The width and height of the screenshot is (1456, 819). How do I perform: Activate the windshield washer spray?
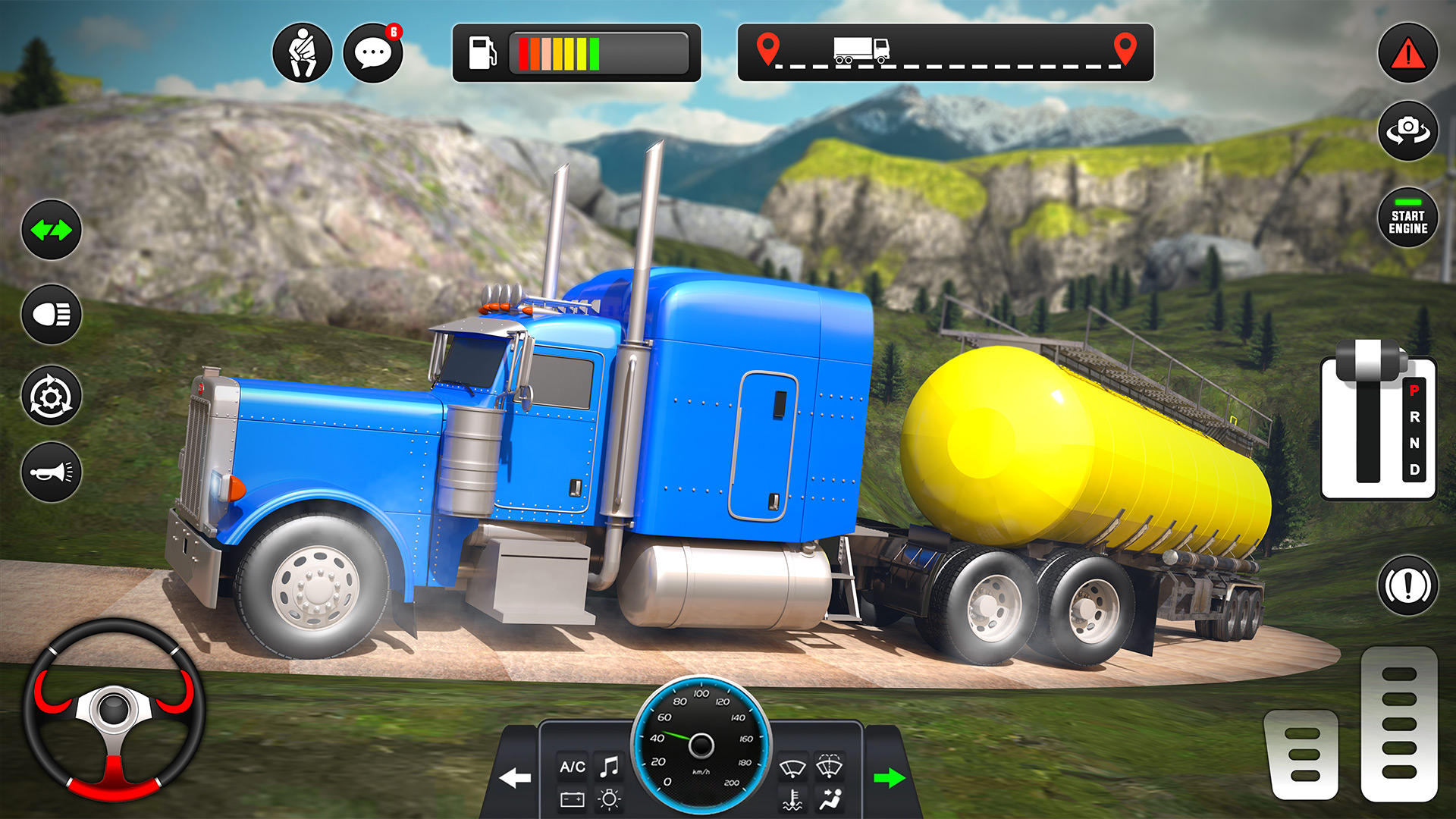[x=830, y=766]
